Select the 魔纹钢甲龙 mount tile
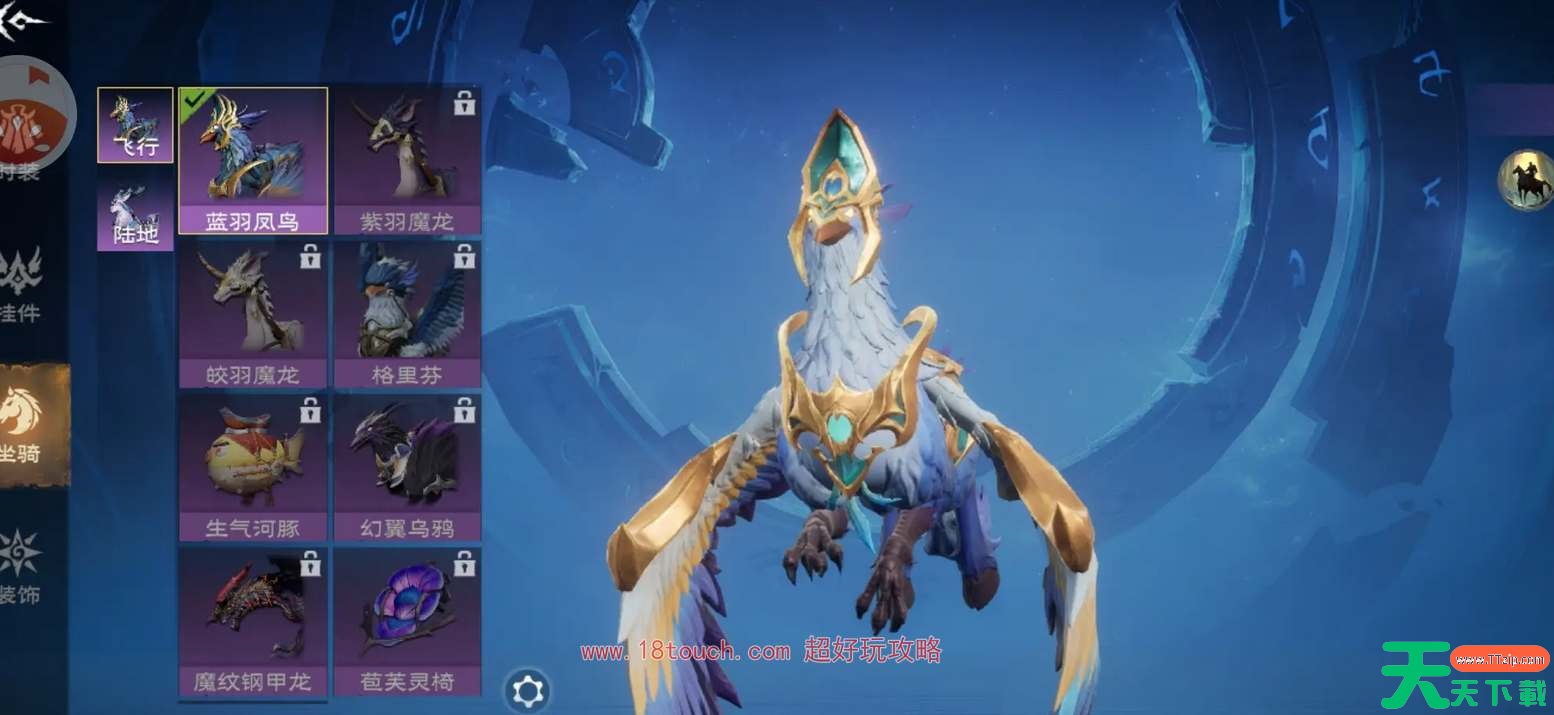The image size is (1554, 715). pos(253,621)
